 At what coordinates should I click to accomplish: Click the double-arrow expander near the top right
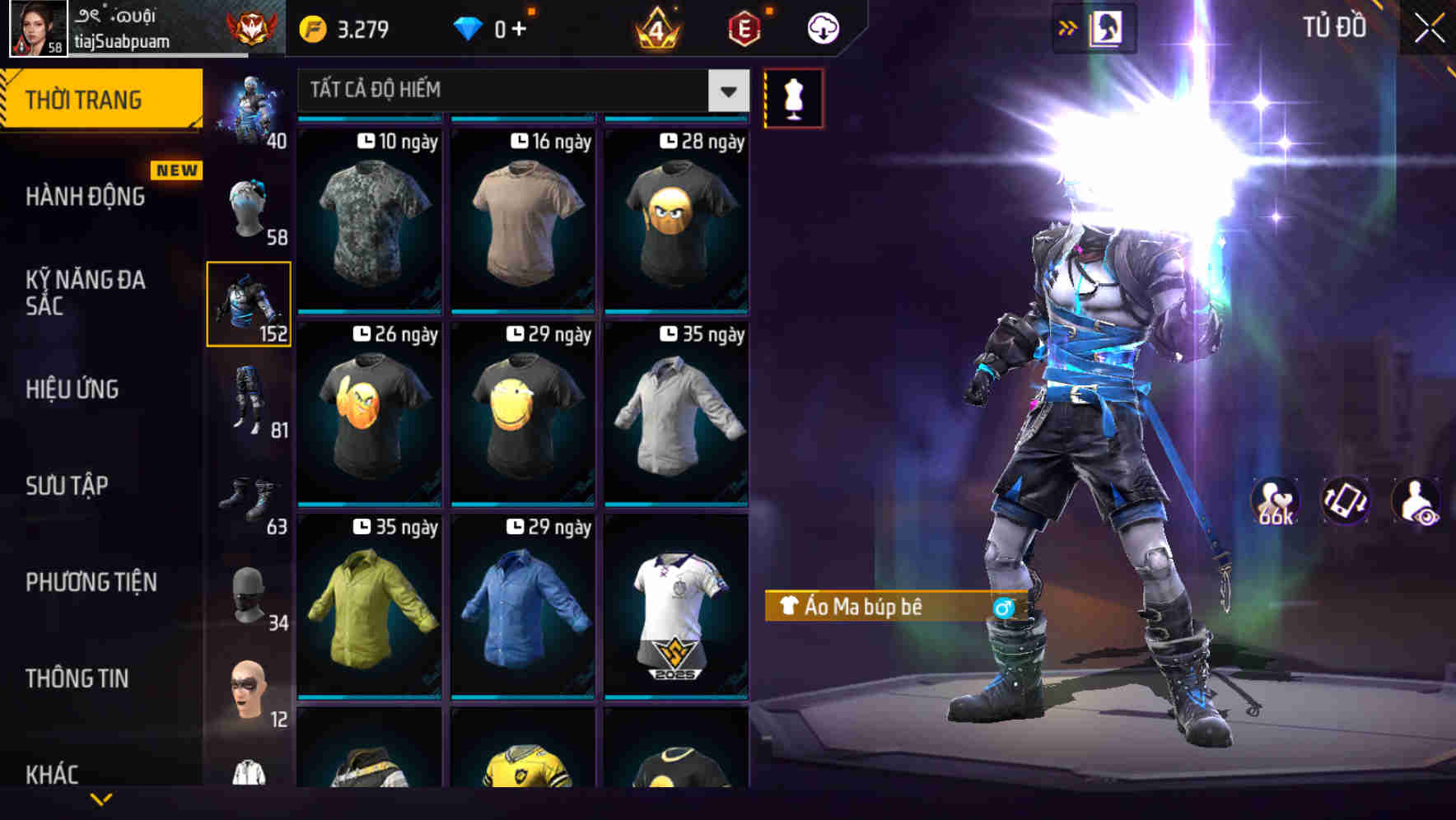pos(1068,26)
